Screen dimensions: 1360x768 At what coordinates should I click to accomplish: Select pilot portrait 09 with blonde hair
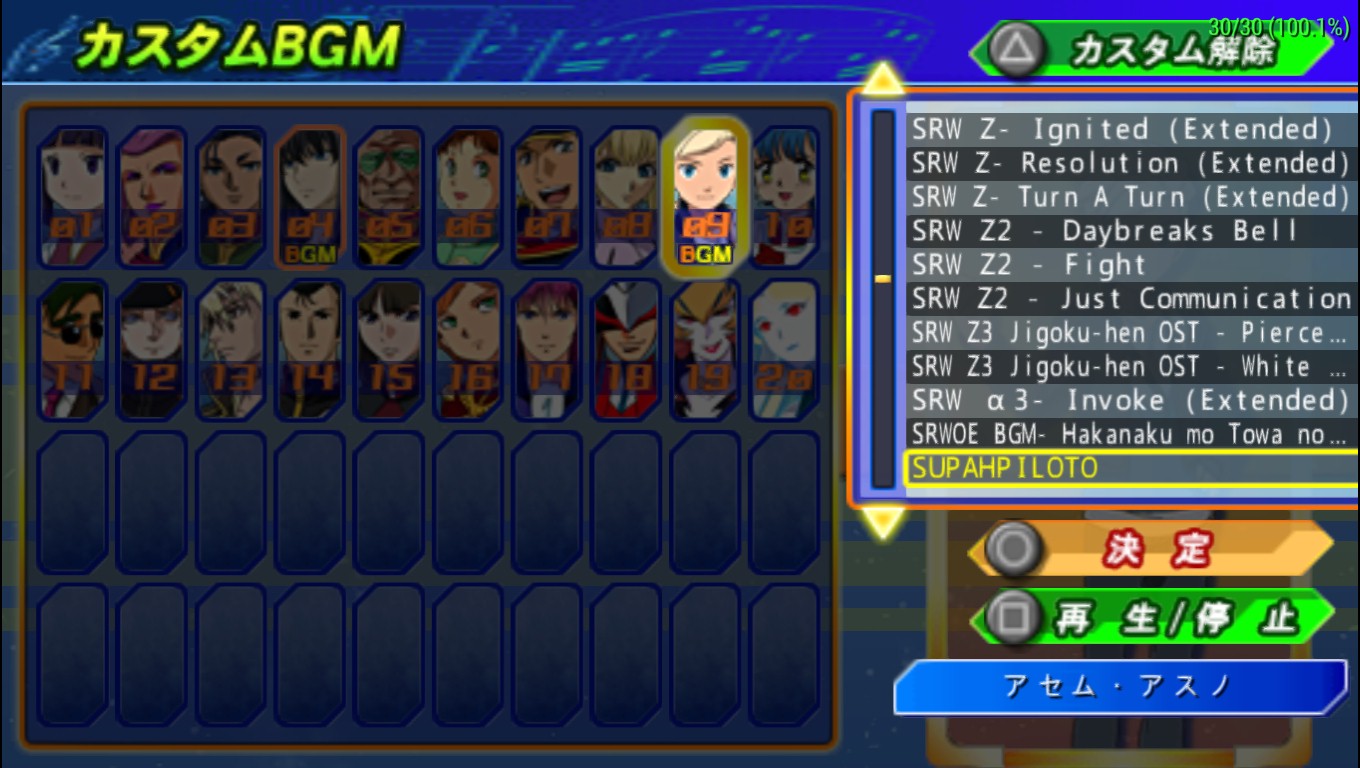[705, 197]
